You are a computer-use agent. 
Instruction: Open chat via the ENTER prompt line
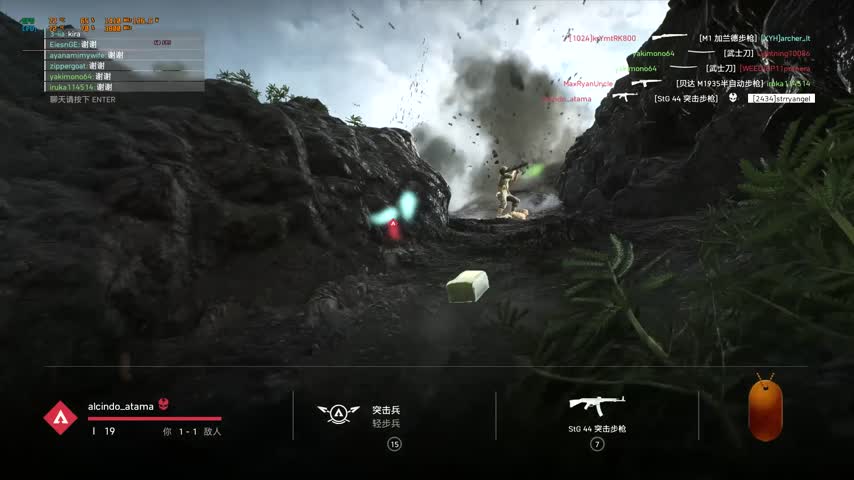point(83,99)
